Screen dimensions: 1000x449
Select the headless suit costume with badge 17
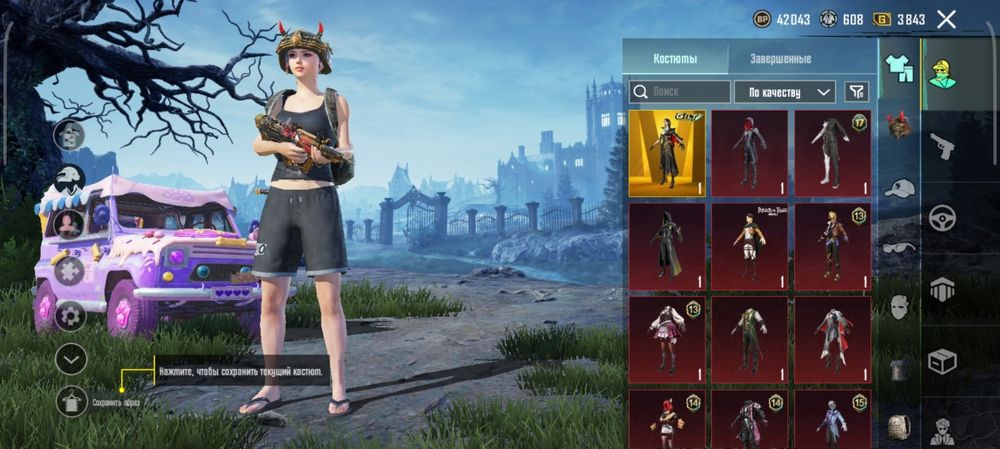[x=832, y=153]
